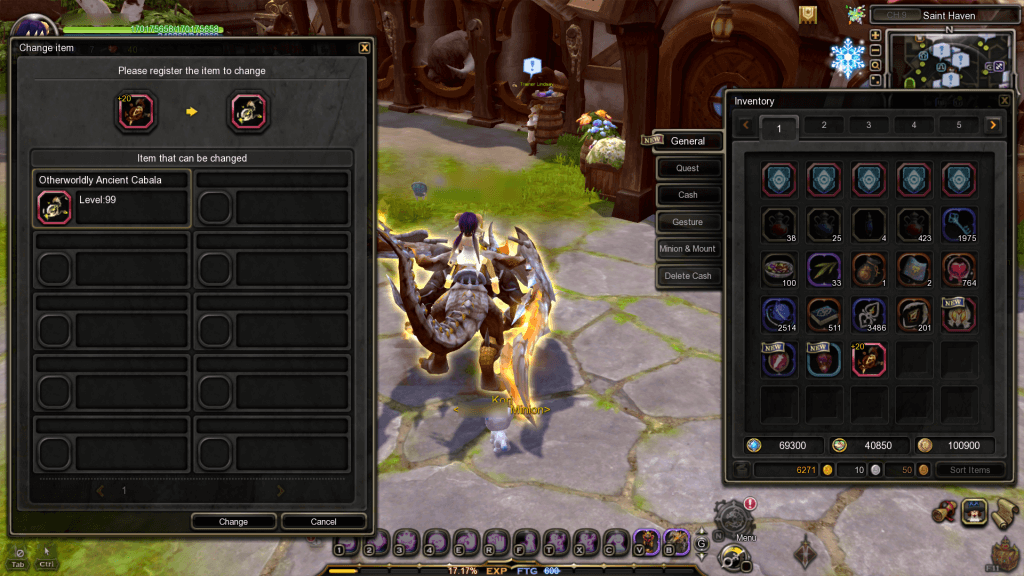
Task: Switch to the Quest inventory tab
Action: pyautogui.click(x=687, y=168)
